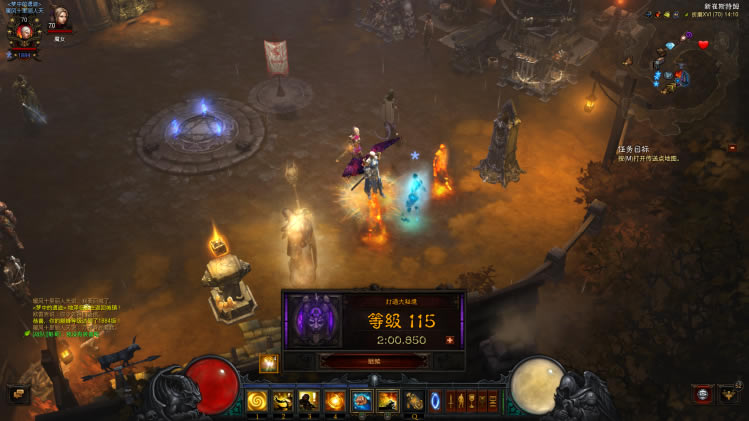Use the skill in hotbar slot 2
Viewport: 749px width, 421px height.
(284, 401)
